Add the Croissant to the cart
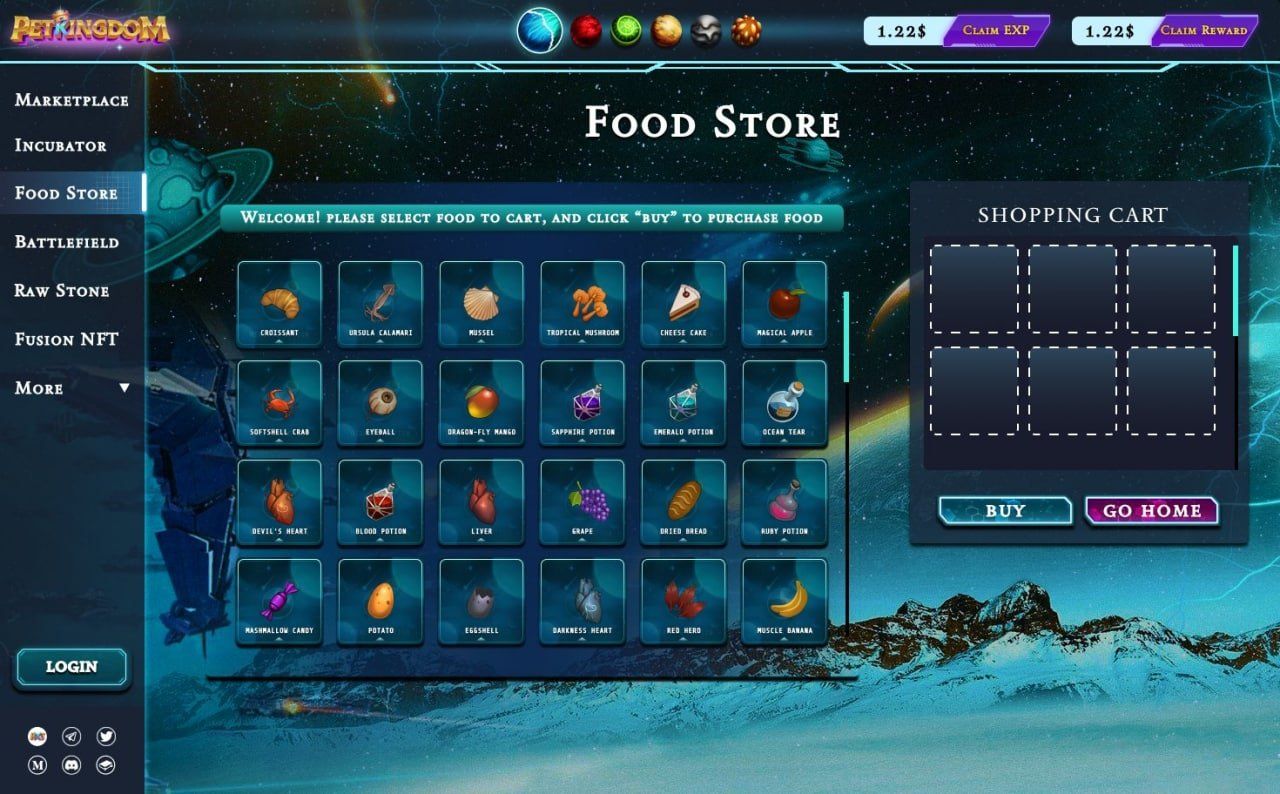This screenshot has height=794, width=1280. coord(280,304)
